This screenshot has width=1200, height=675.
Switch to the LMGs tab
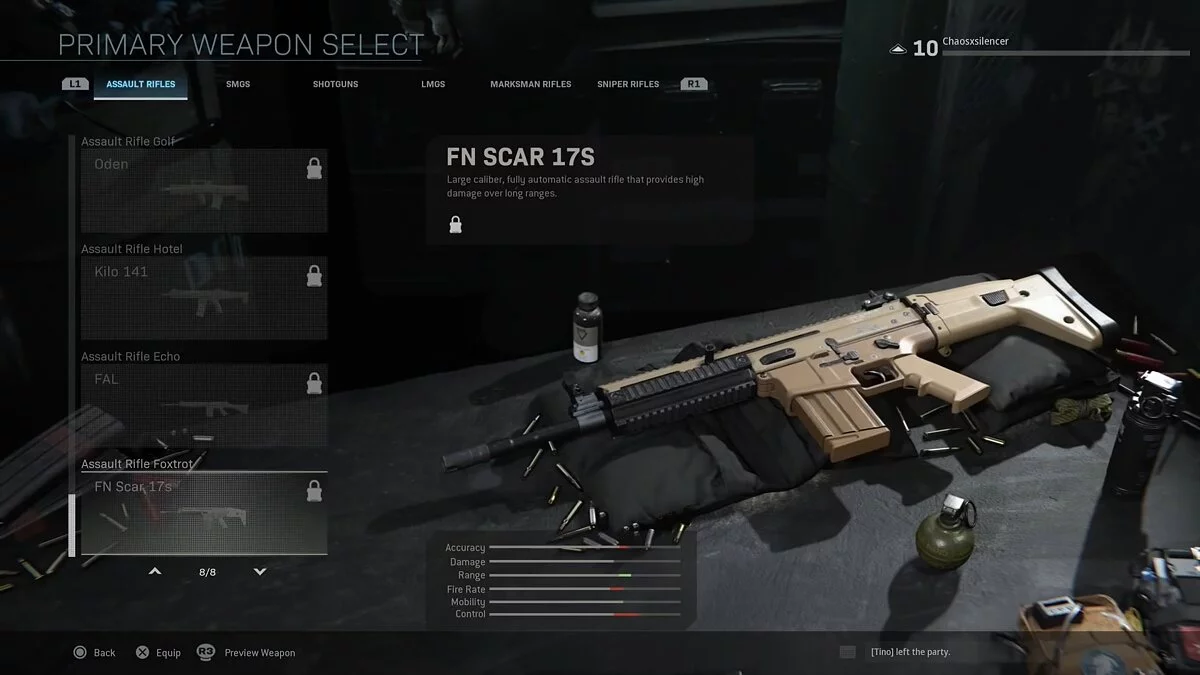(x=433, y=84)
